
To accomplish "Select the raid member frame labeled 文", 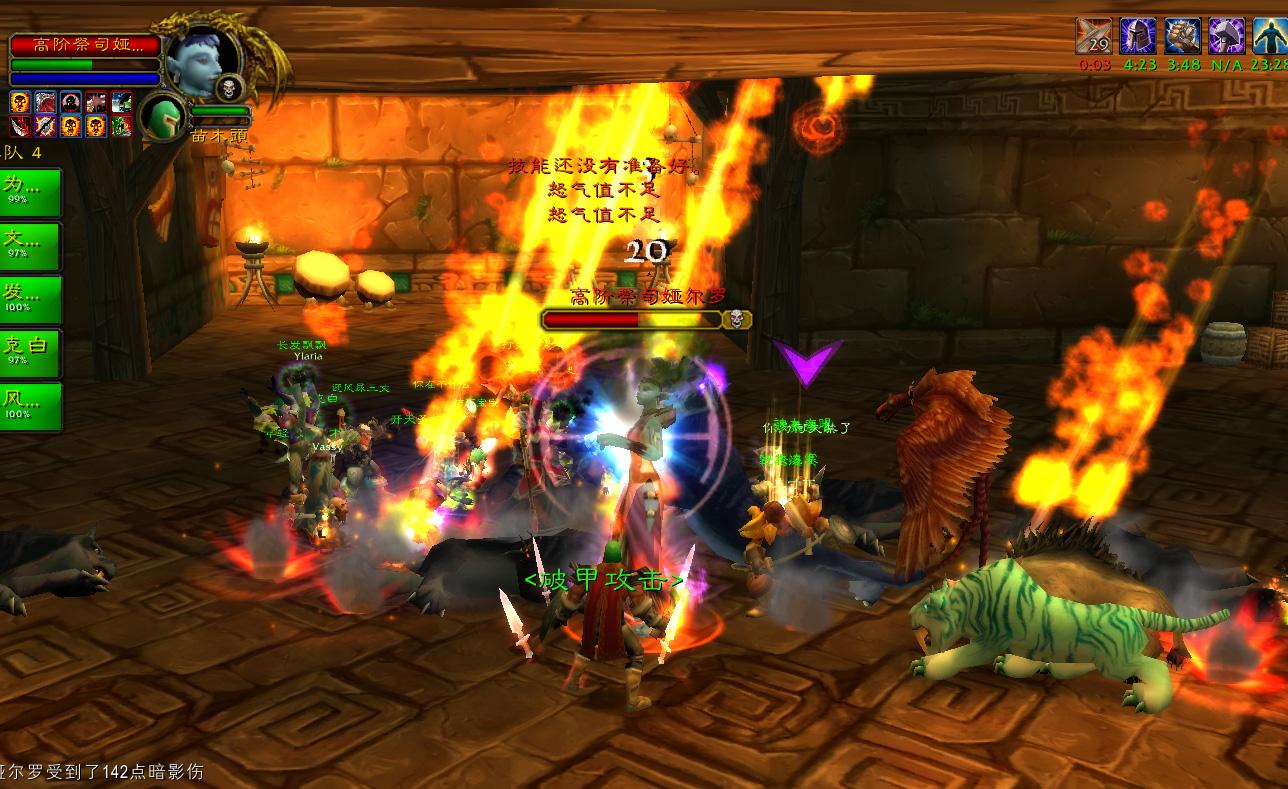I will coord(31,245).
